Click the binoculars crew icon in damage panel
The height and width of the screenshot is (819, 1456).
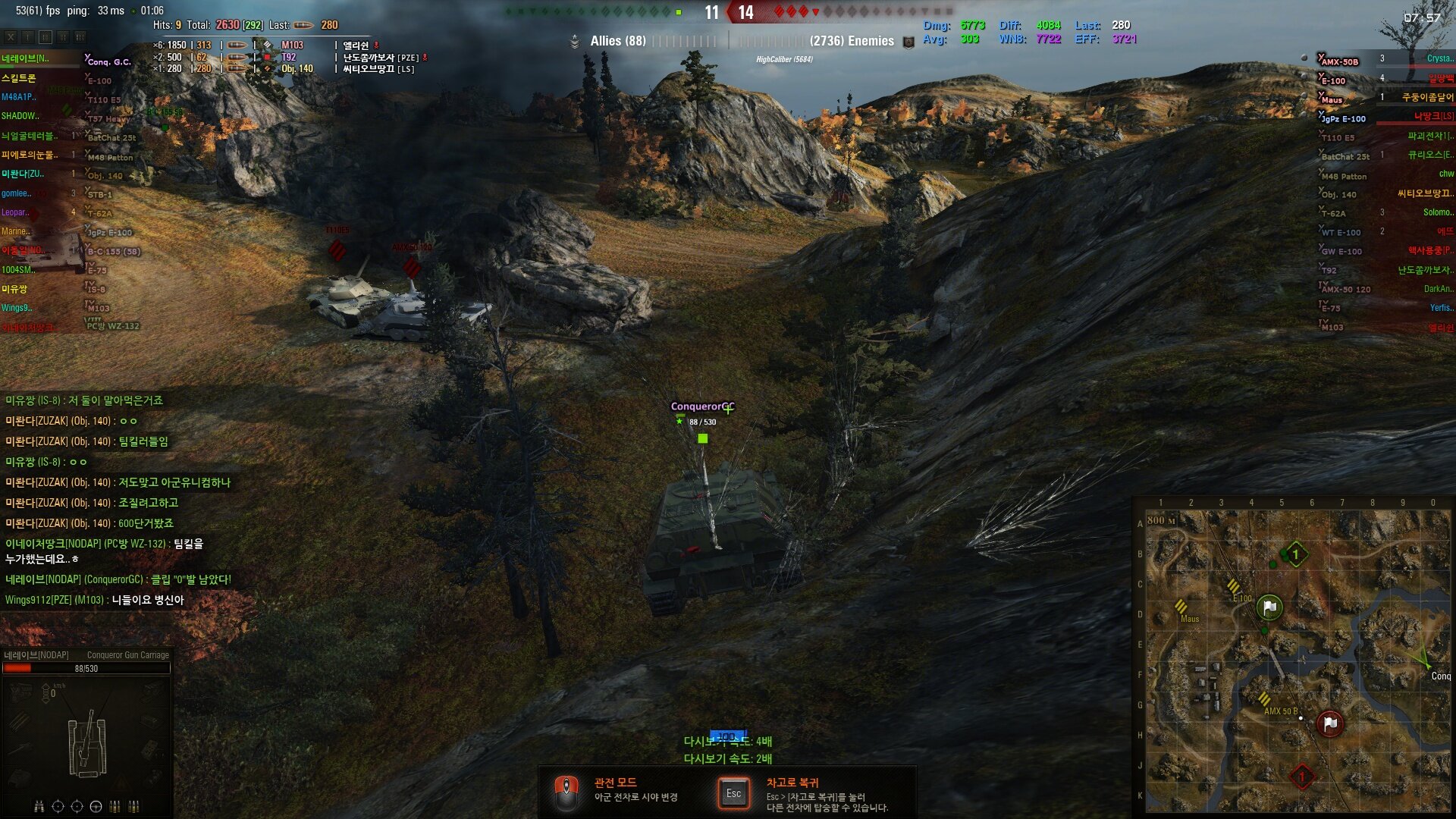pyautogui.click(x=39, y=806)
